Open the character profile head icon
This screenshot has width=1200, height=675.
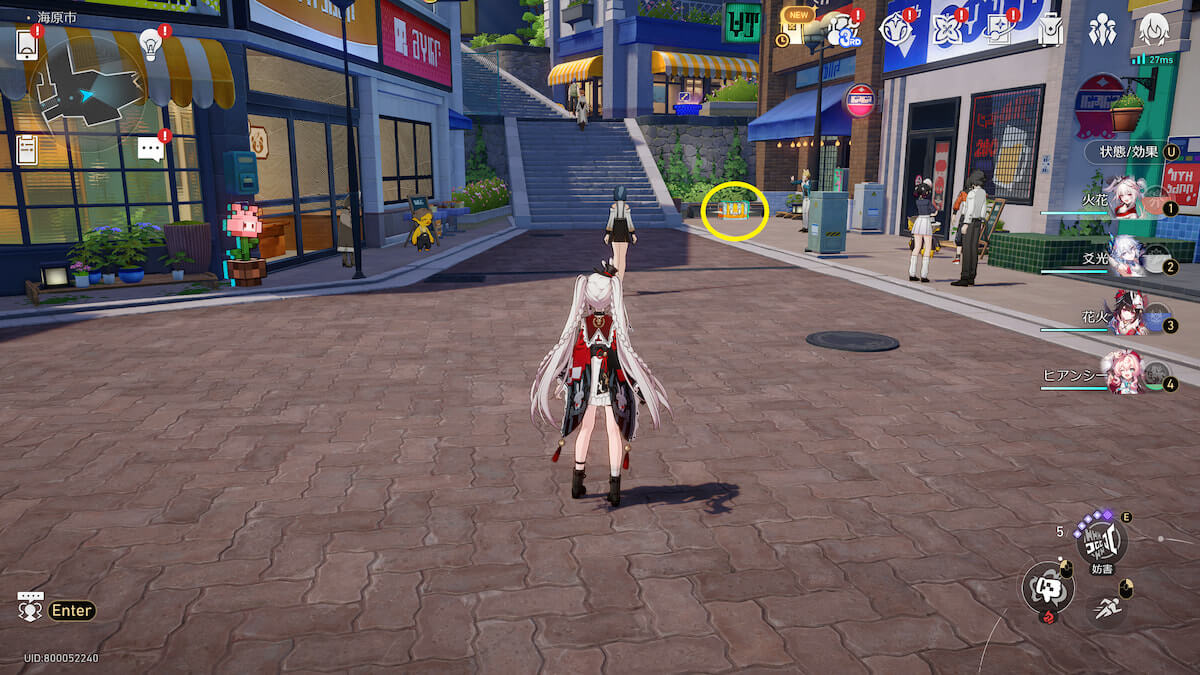(x=1154, y=30)
